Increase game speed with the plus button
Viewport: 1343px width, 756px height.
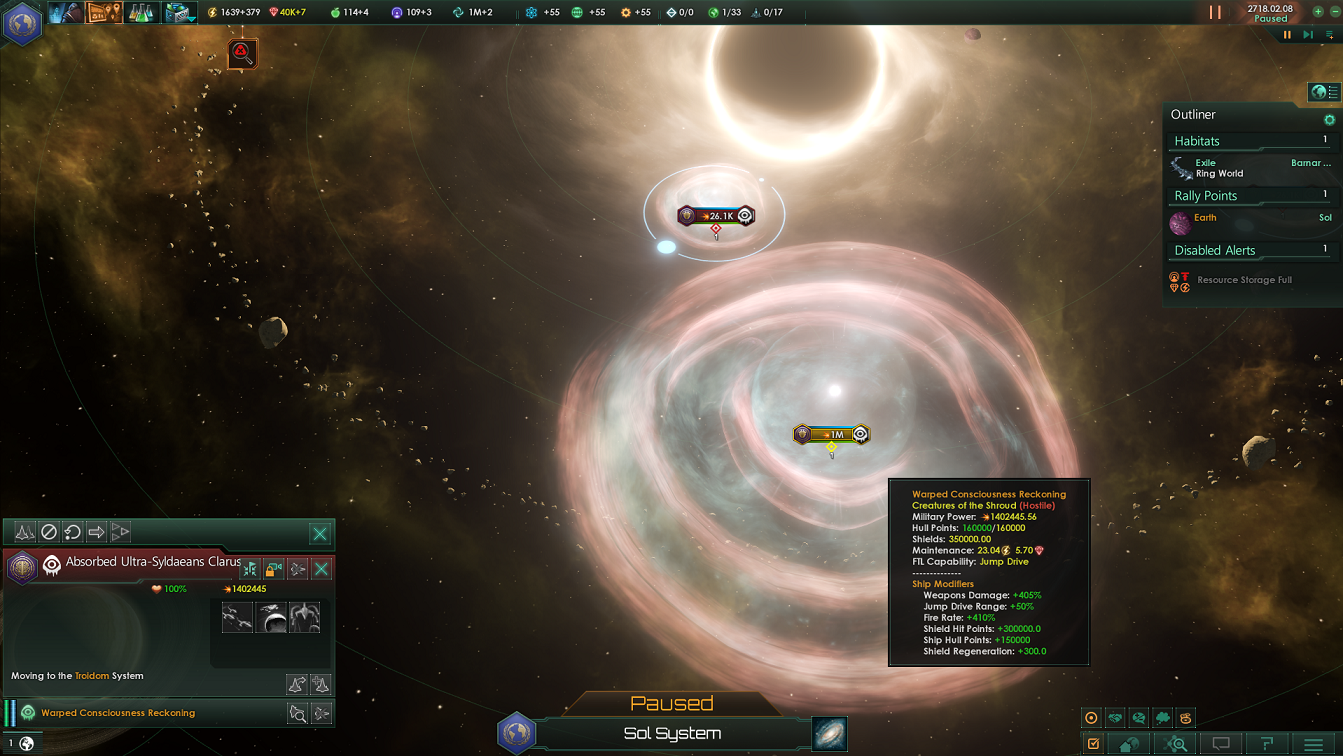click(1318, 12)
